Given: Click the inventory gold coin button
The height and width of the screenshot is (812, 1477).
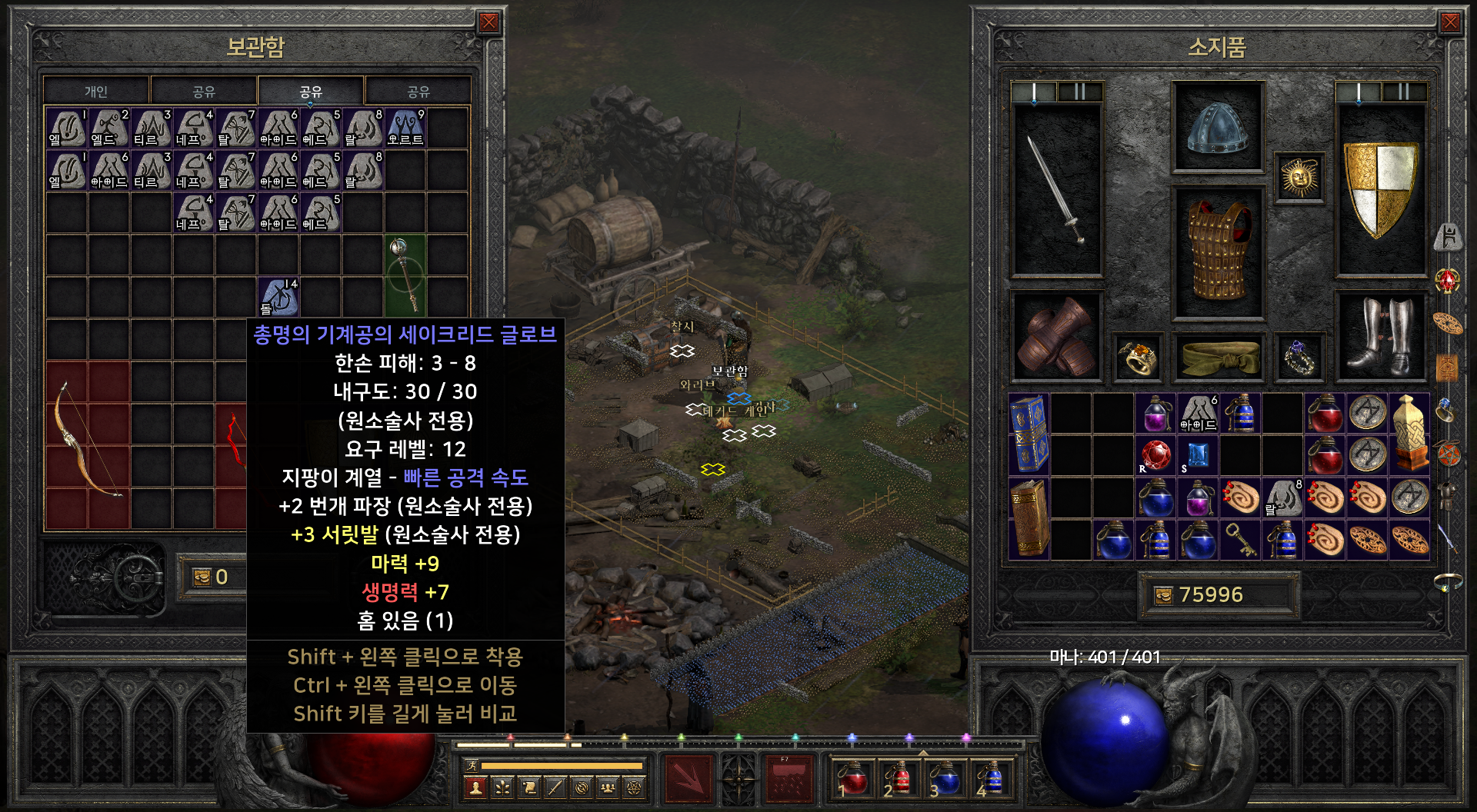Looking at the screenshot, I should [x=1164, y=595].
